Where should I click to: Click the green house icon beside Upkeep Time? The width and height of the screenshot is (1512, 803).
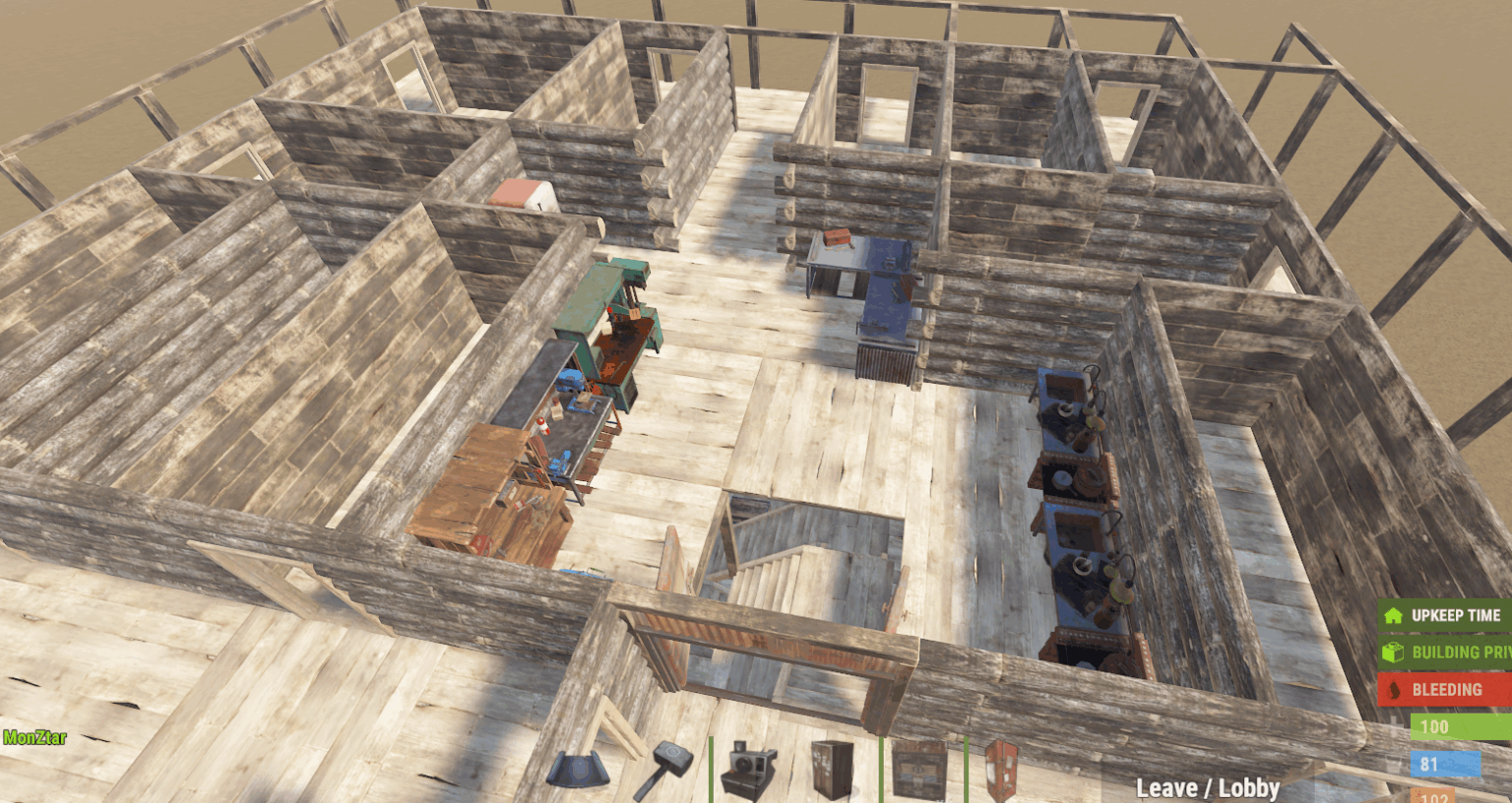[x=1395, y=614]
